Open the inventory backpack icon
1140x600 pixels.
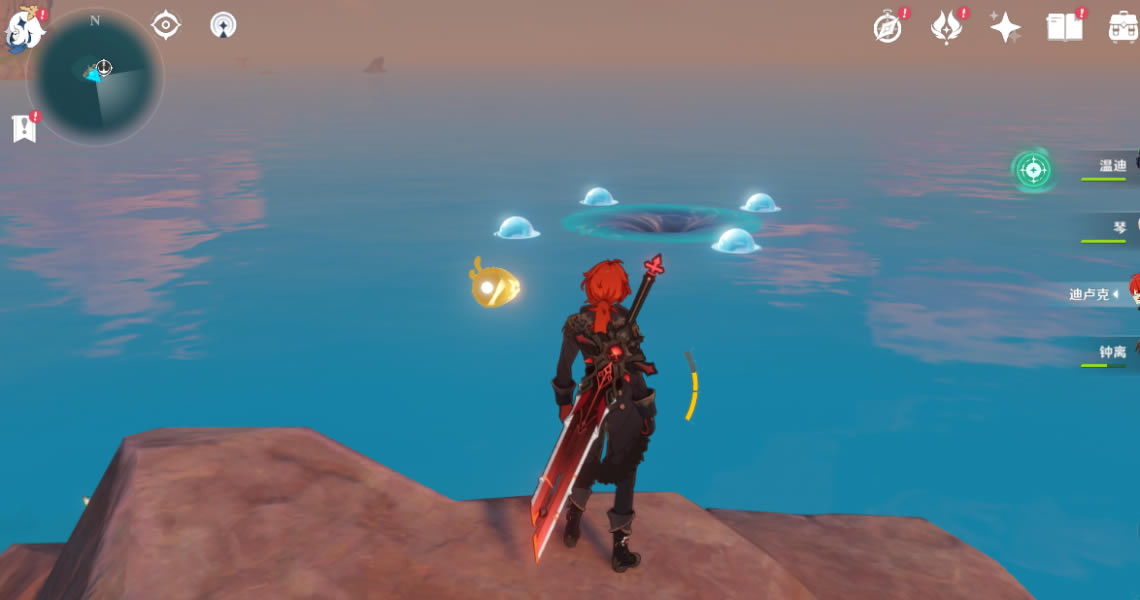(1123, 27)
